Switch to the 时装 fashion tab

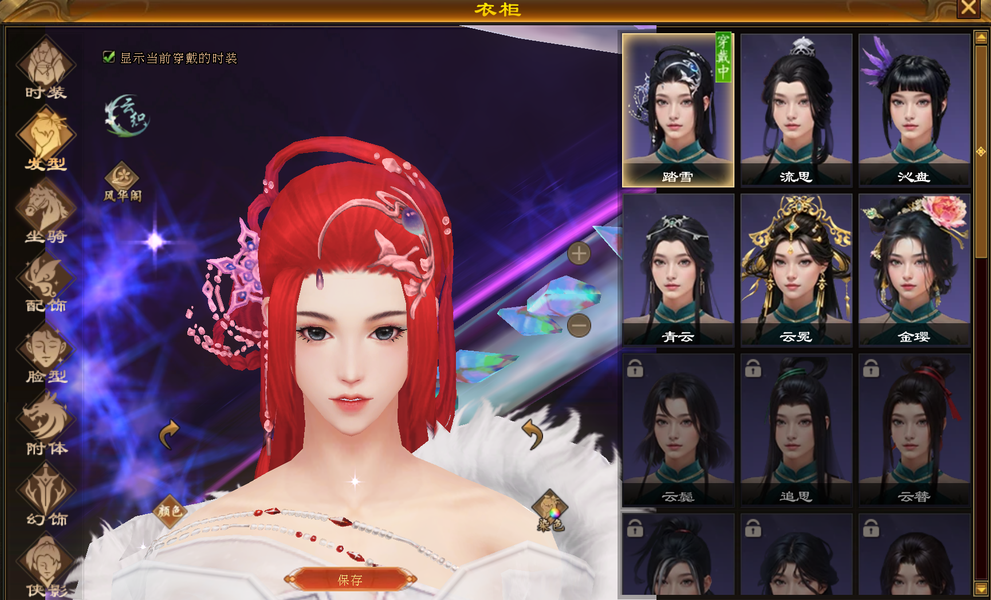pos(45,66)
